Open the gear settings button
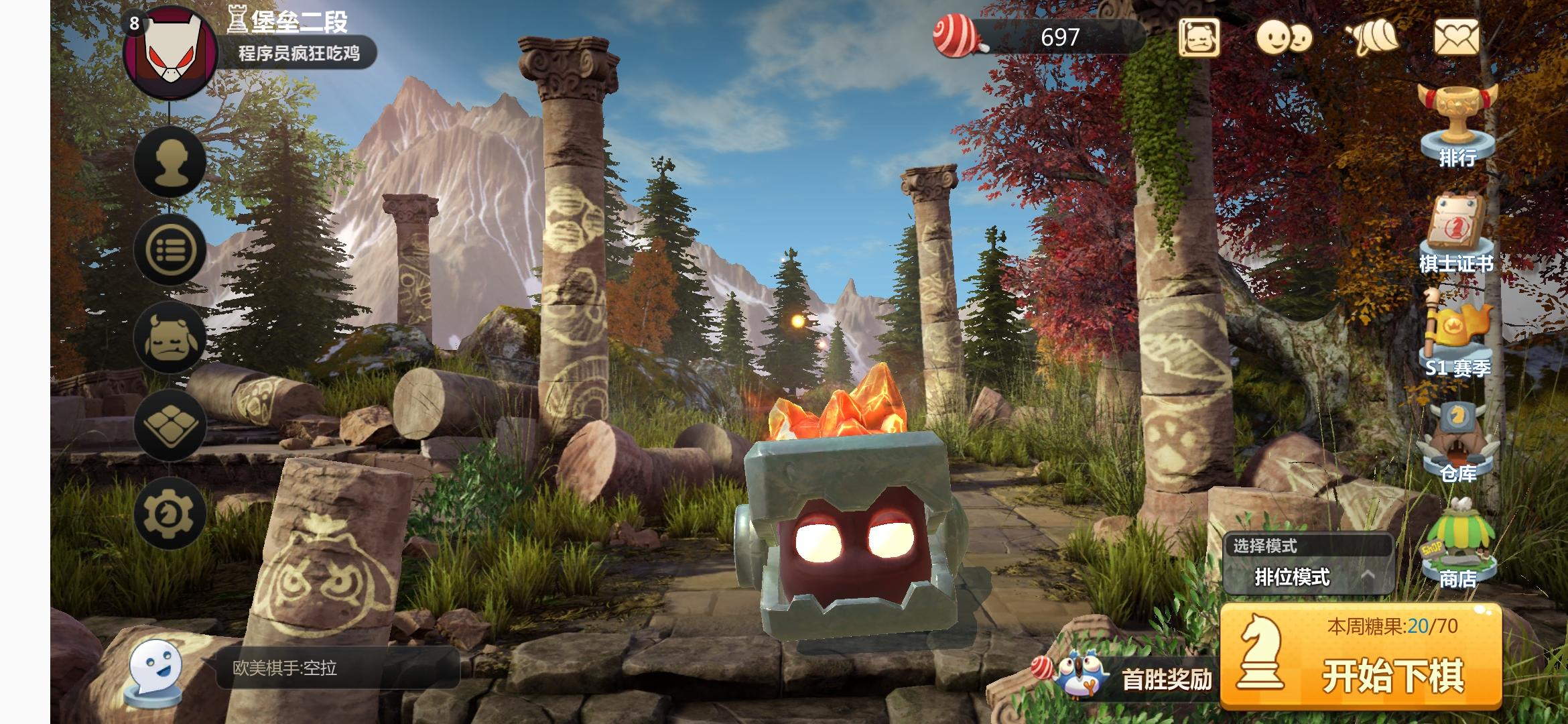Viewport: 1568px width, 724px height. coord(170,514)
